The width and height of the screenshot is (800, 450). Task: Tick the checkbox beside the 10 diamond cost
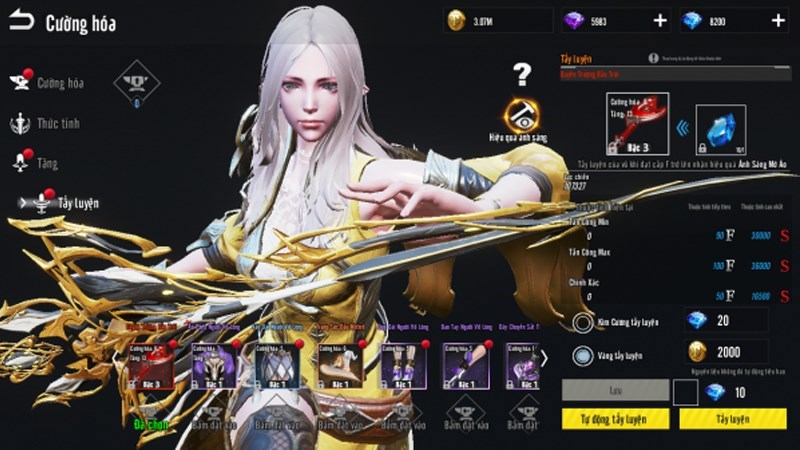[685, 392]
